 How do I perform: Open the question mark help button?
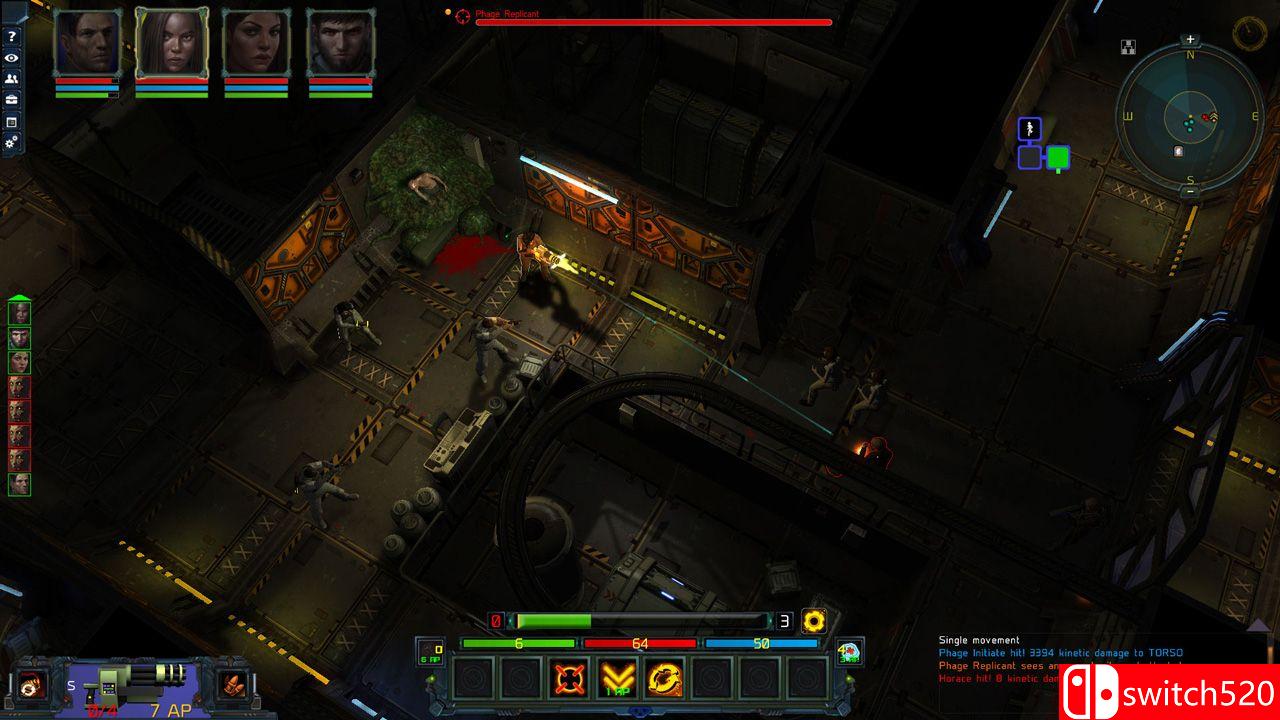pyautogui.click(x=11, y=37)
